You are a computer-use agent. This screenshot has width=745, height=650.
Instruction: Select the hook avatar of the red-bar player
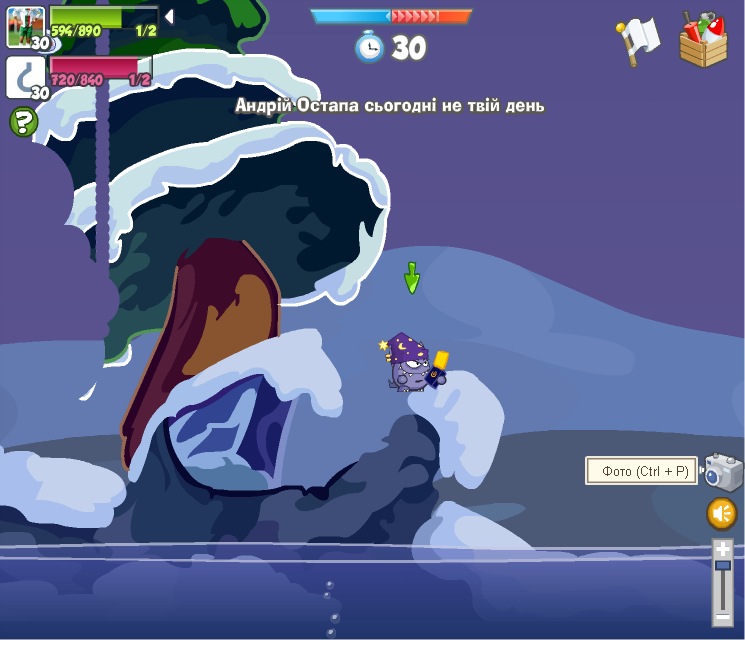coord(25,76)
